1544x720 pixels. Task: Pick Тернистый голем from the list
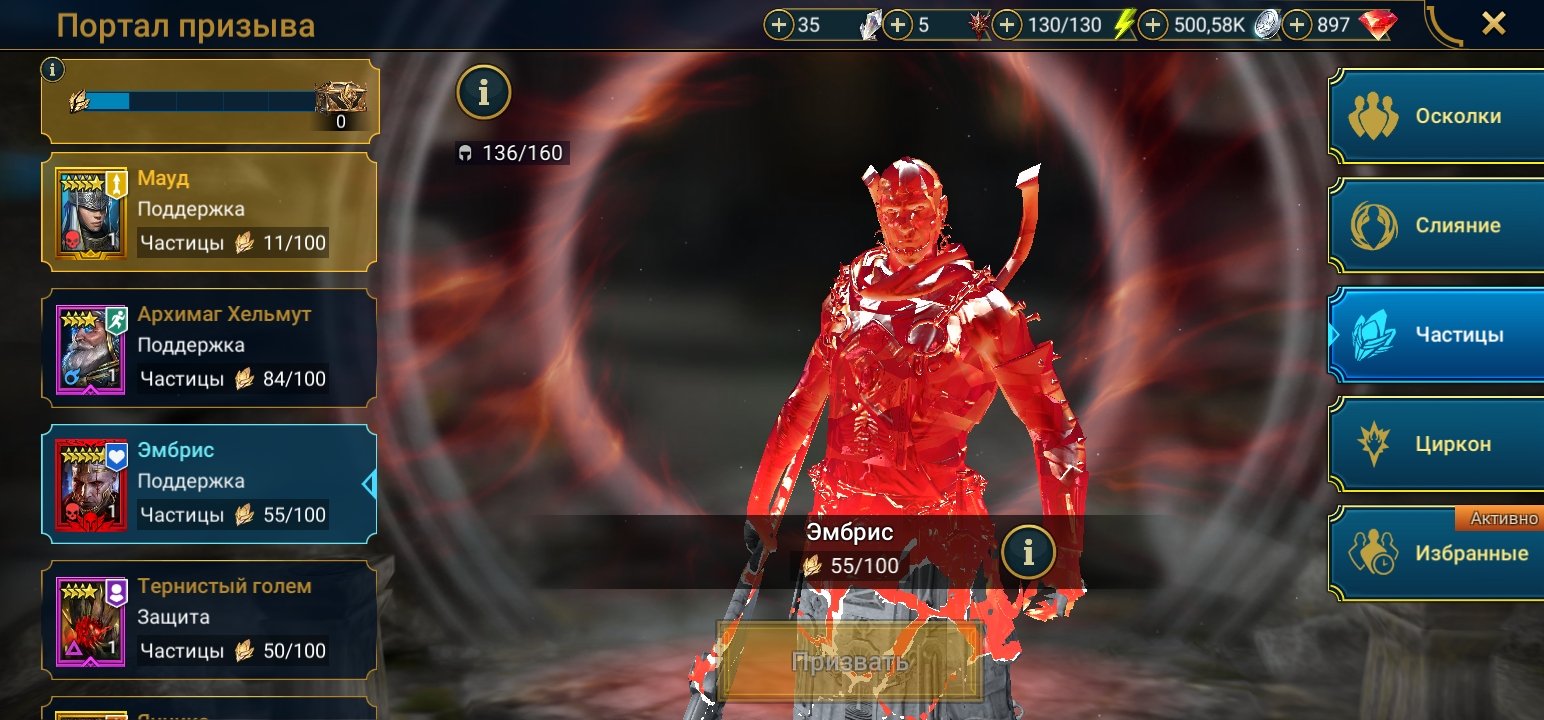210,618
